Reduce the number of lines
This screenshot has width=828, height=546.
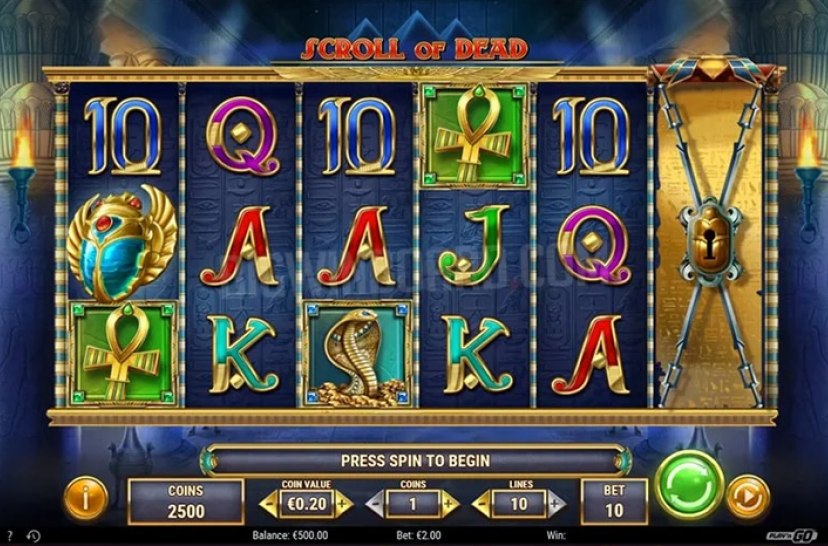pos(480,503)
